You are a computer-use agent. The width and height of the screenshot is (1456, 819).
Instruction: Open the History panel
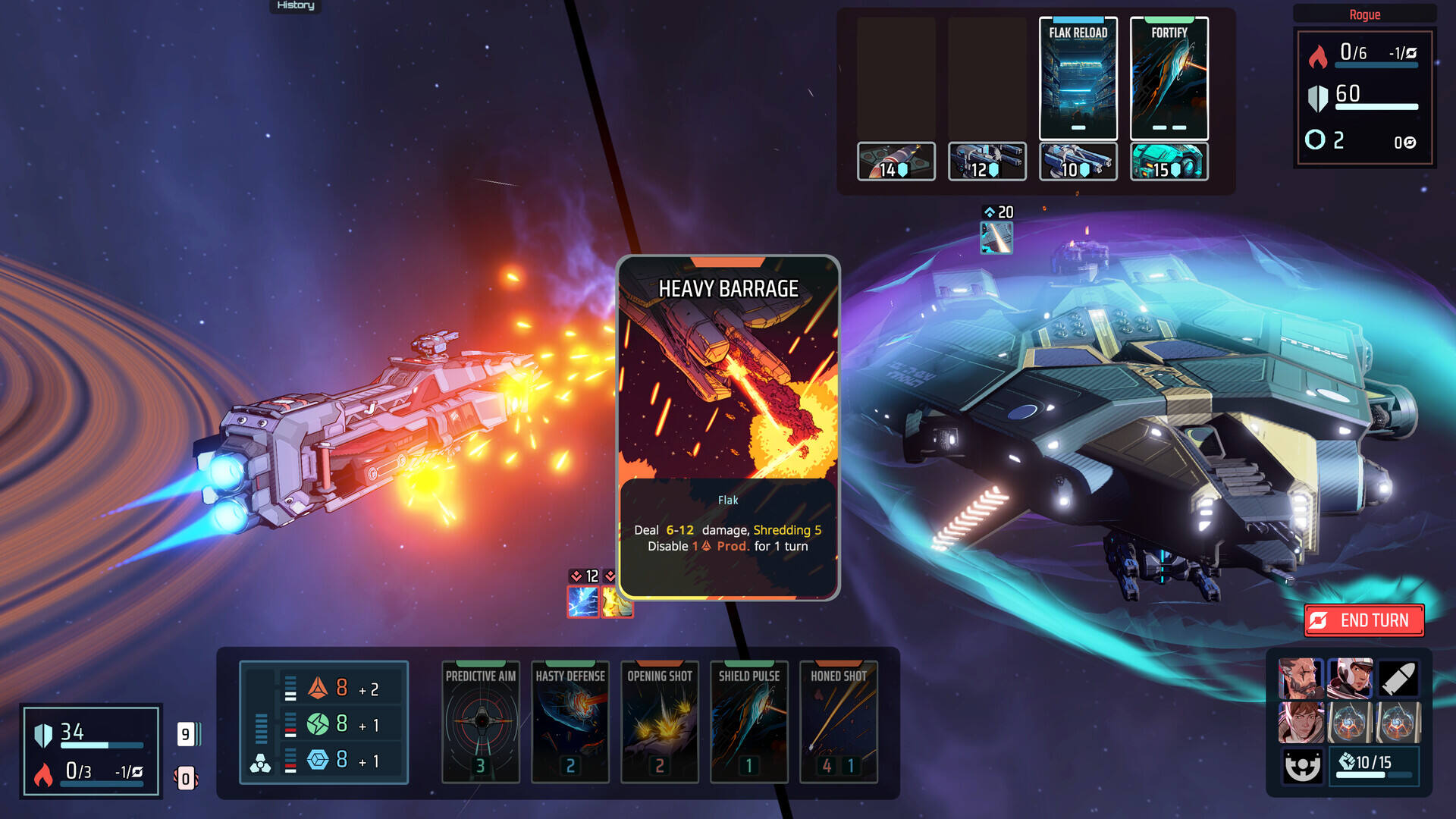tap(295, 6)
